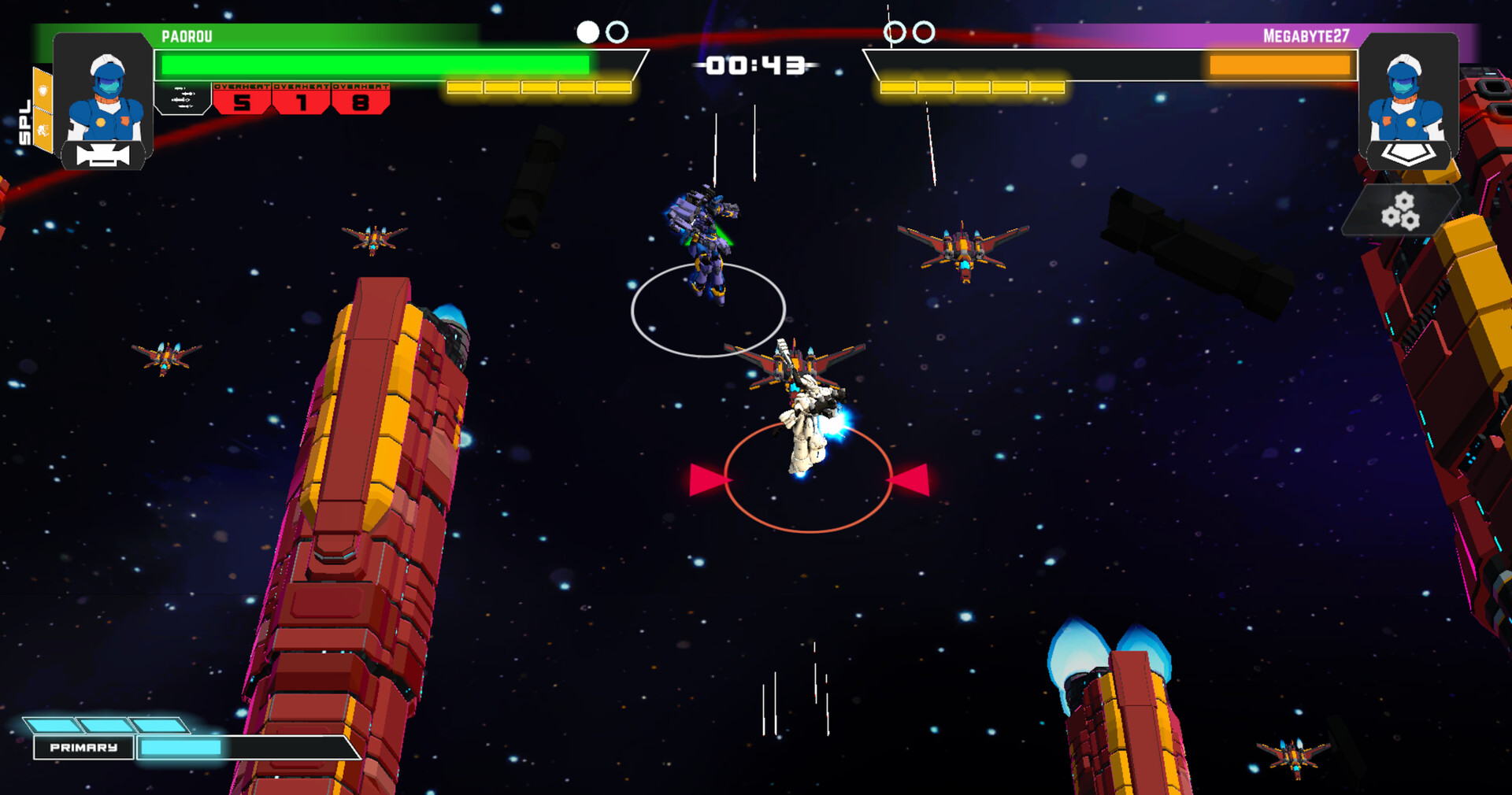Screen dimensions: 1512x795
Task: Select the pilot icon on the SPL tab
Action: pos(43,129)
